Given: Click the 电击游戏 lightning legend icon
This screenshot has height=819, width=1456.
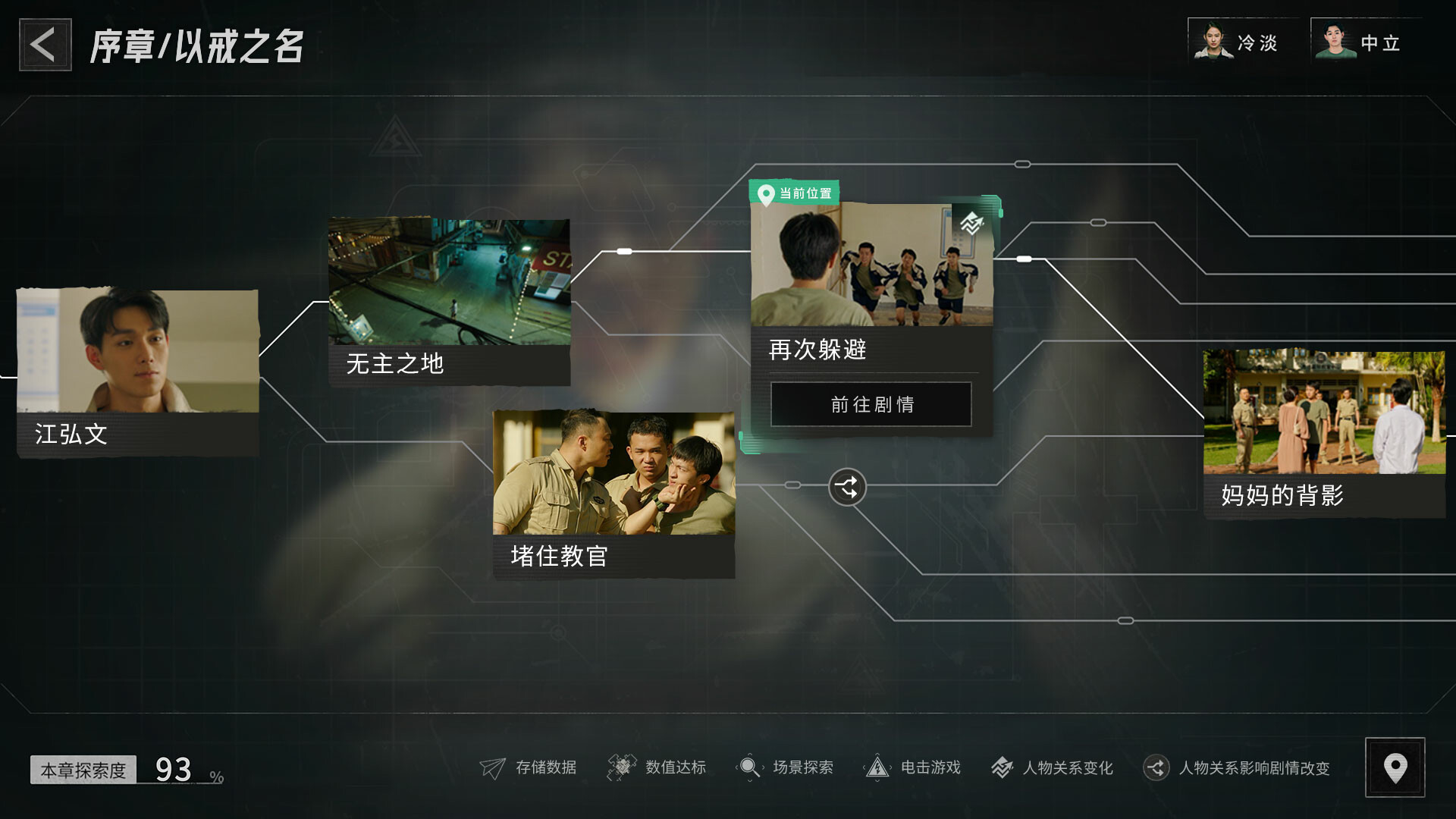Looking at the screenshot, I should [878, 767].
